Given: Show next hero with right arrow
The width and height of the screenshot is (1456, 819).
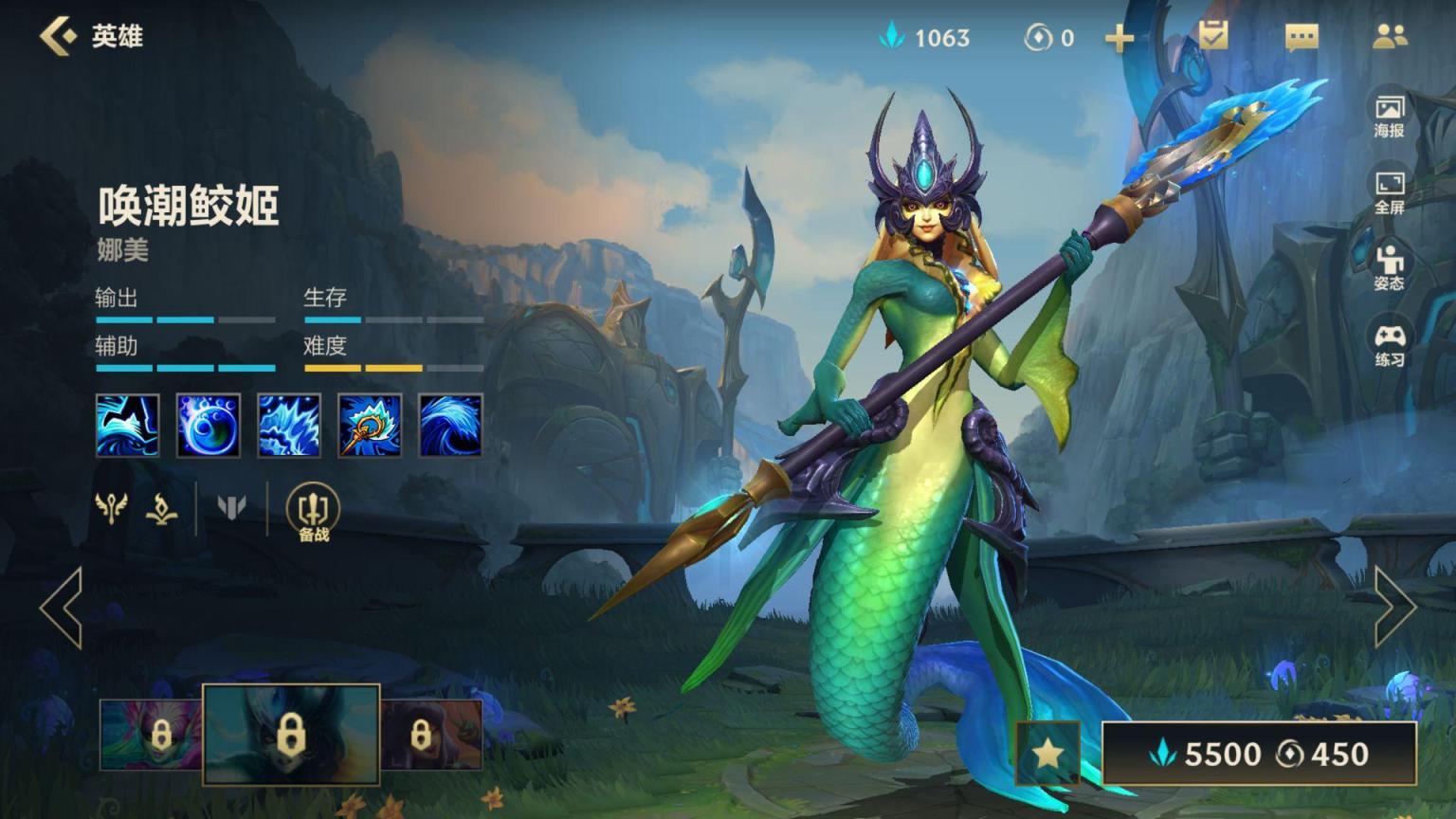Looking at the screenshot, I should pos(1394,608).
